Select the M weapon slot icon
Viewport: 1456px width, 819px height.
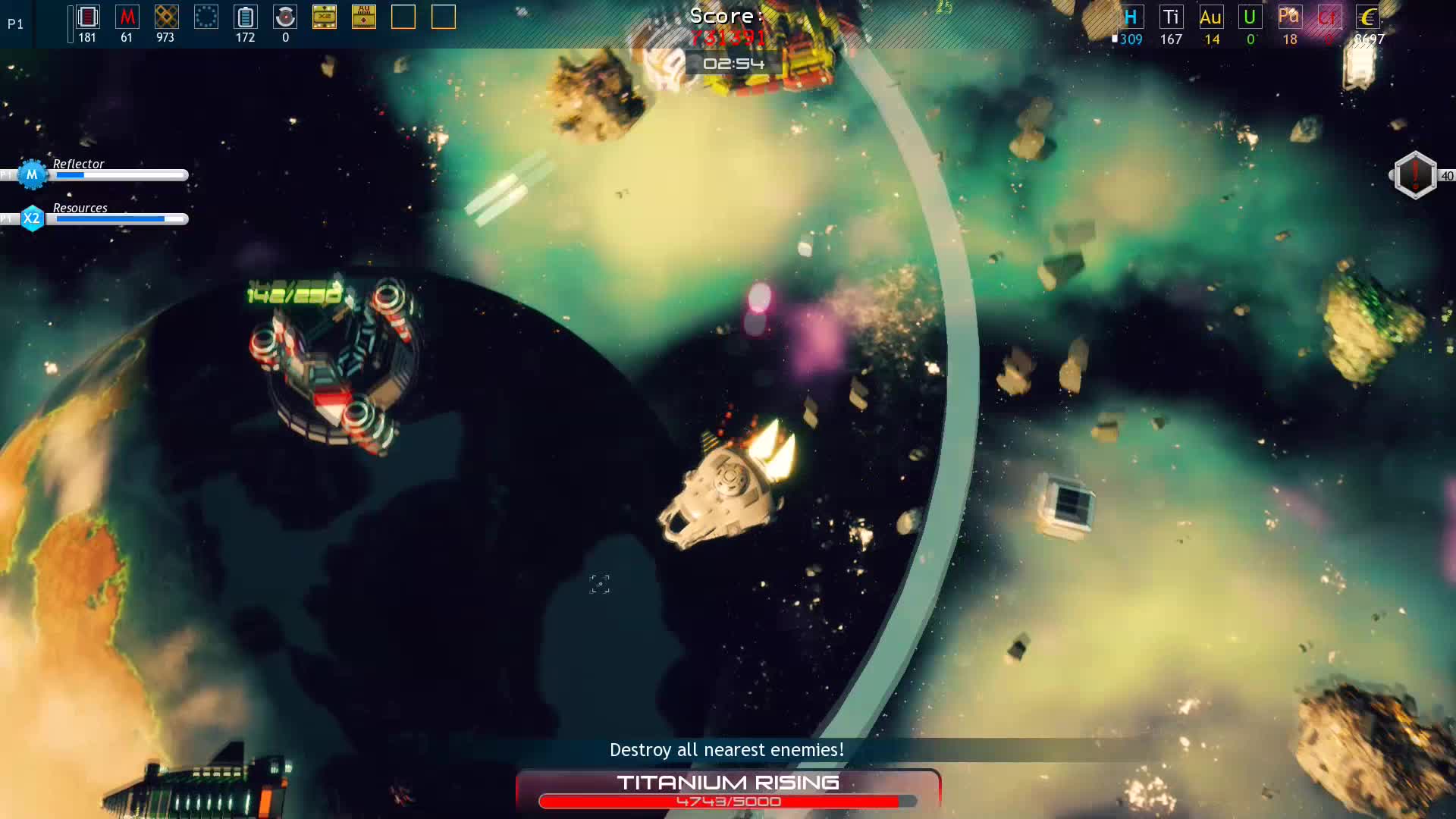pyautogui.click(x=126, y=17)
